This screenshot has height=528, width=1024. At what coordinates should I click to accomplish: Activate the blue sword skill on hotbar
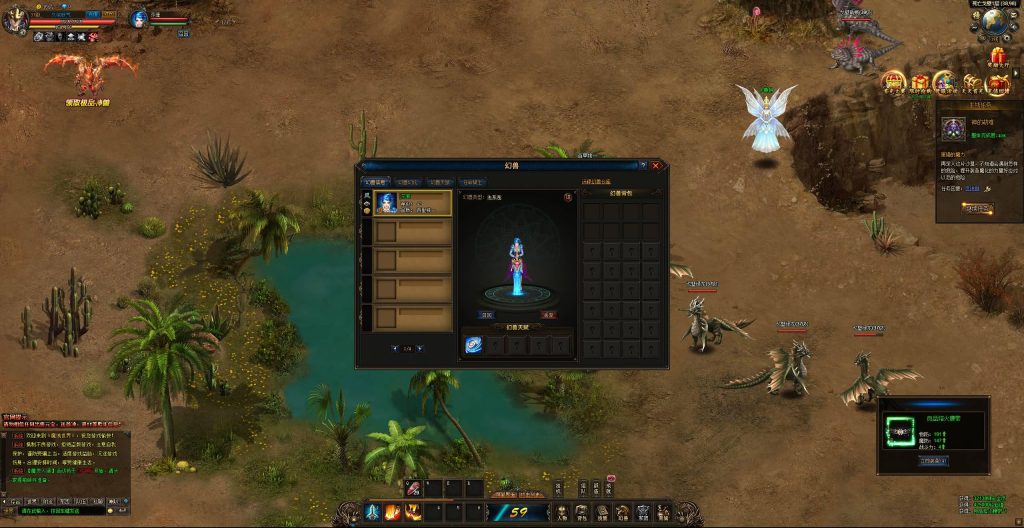click(371, 513)
